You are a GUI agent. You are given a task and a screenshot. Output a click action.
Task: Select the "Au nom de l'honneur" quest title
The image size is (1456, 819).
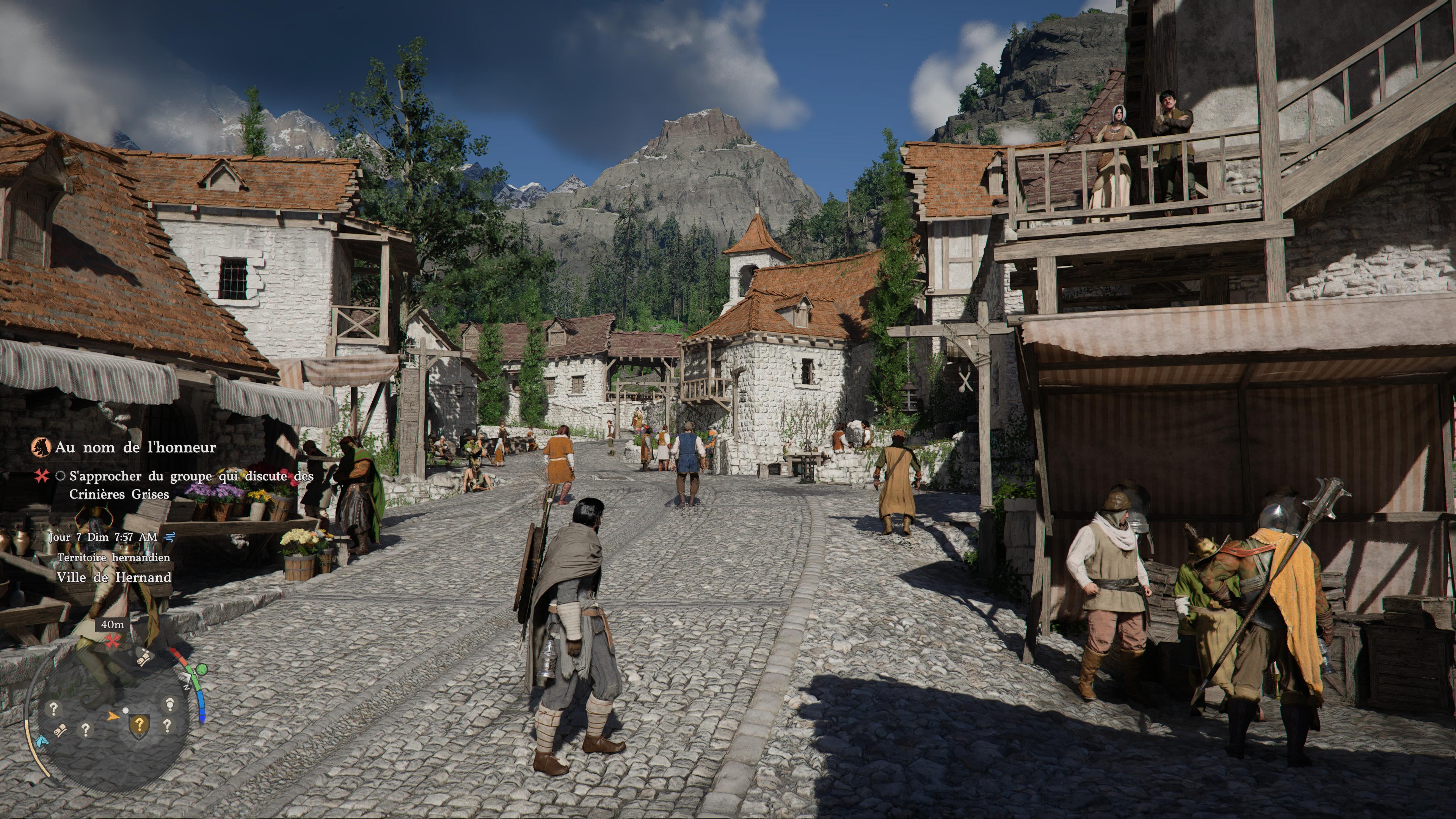point(136,448)
